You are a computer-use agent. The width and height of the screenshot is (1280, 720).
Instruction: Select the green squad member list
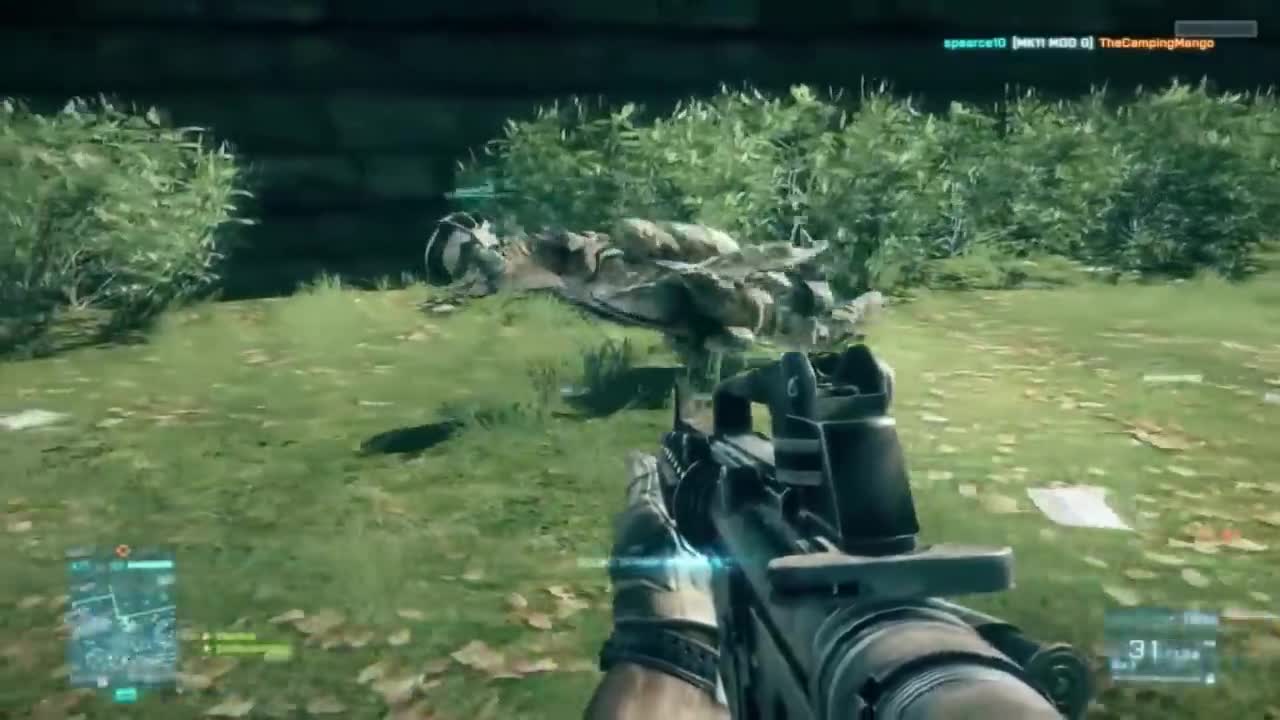pyautogui.click(x=246, y=645)
